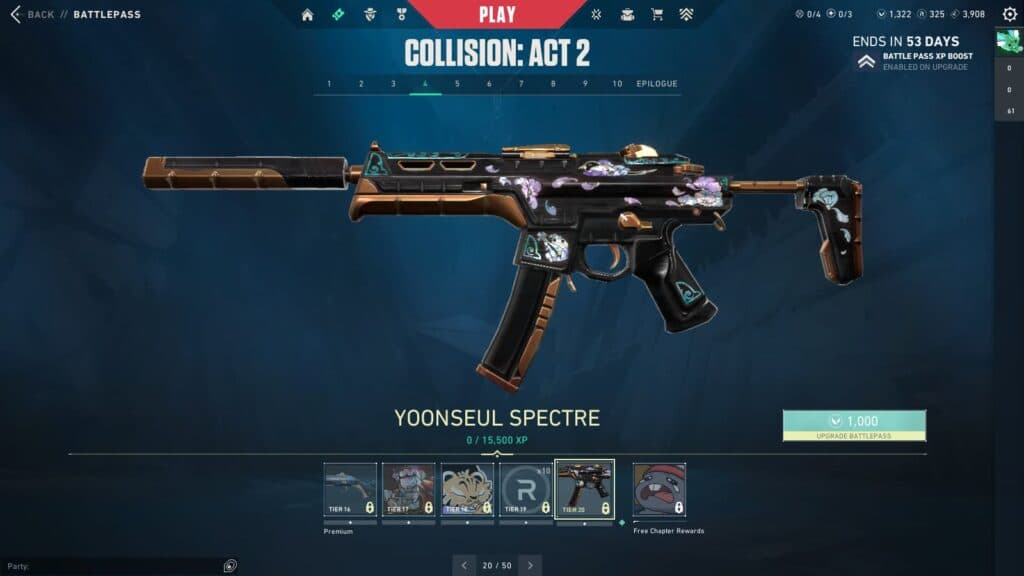The height and width of the screenshot is (576, 1024).
Task: Switch to chapter 1 tab
Action: coord(329,84)
